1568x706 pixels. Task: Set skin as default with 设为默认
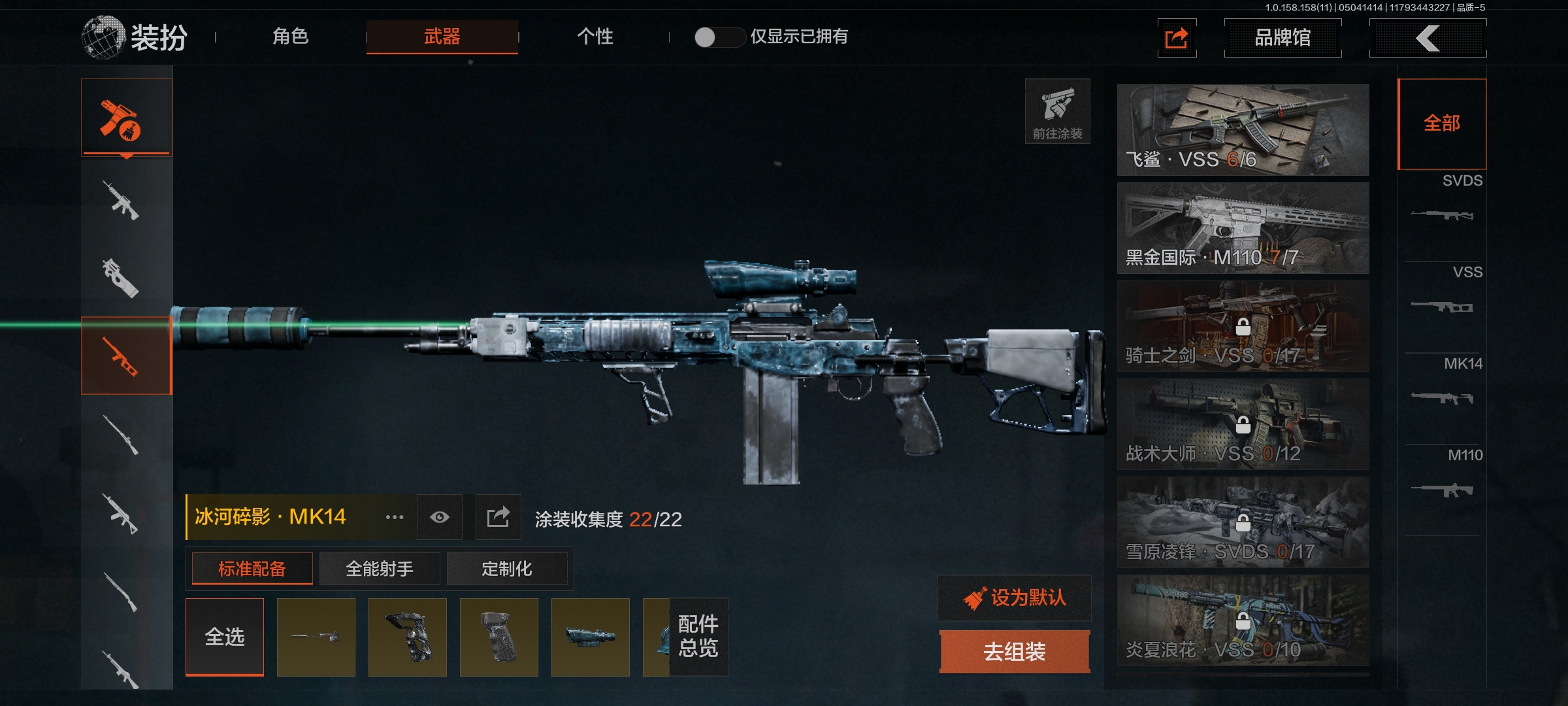[1015, 597]
